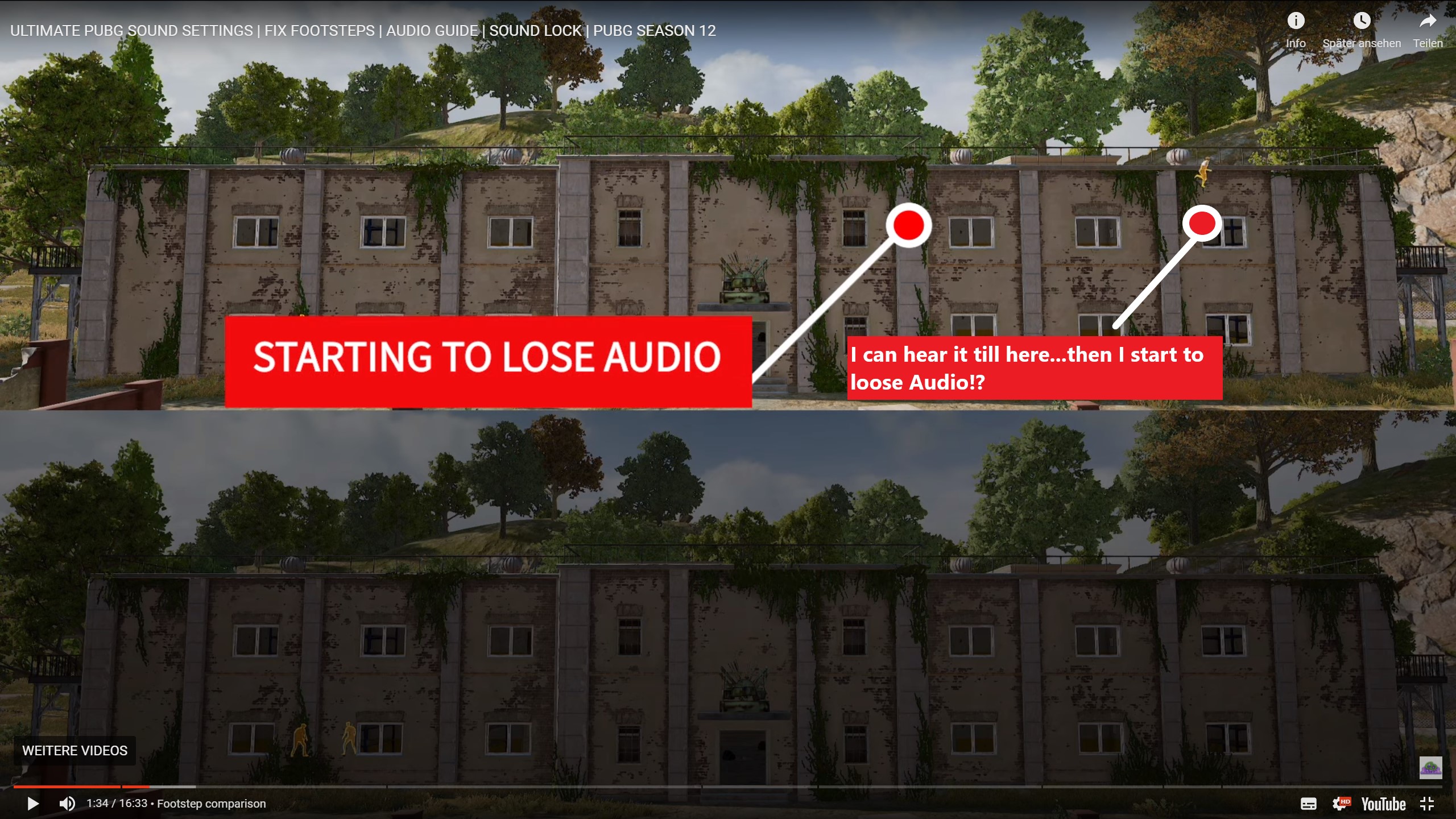
Task: Mute the video with the speaker icon
Action: click(x=67, y=804)
